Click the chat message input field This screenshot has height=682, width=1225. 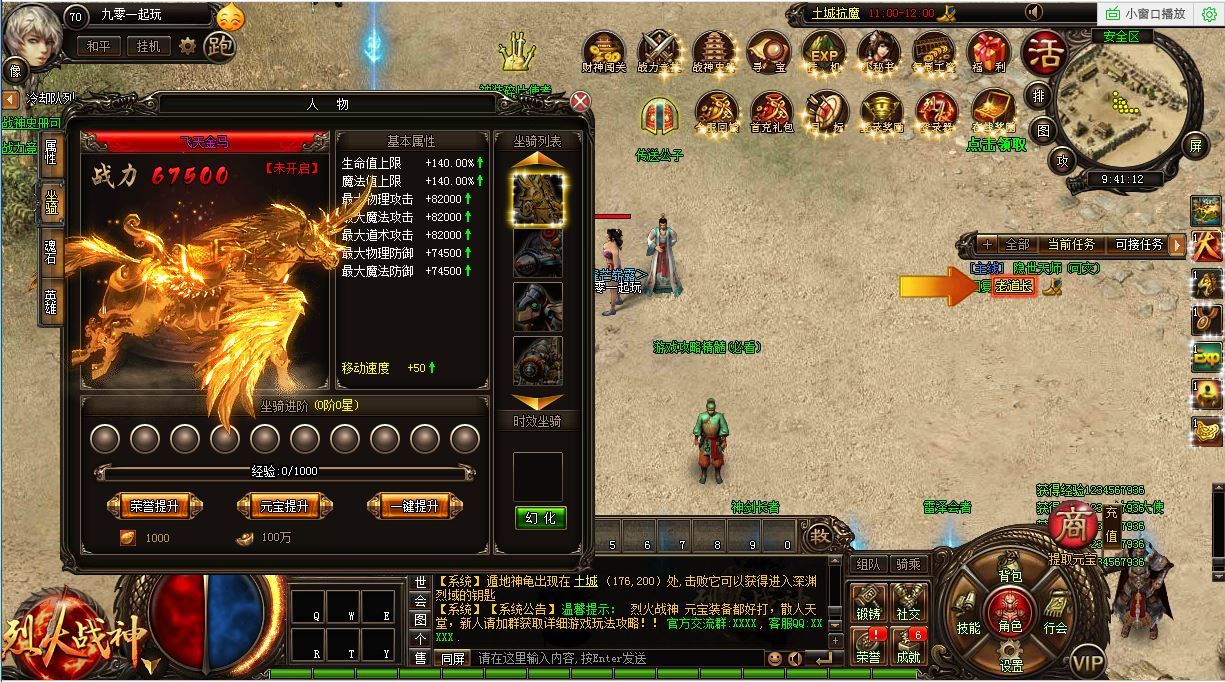point(615,658)
